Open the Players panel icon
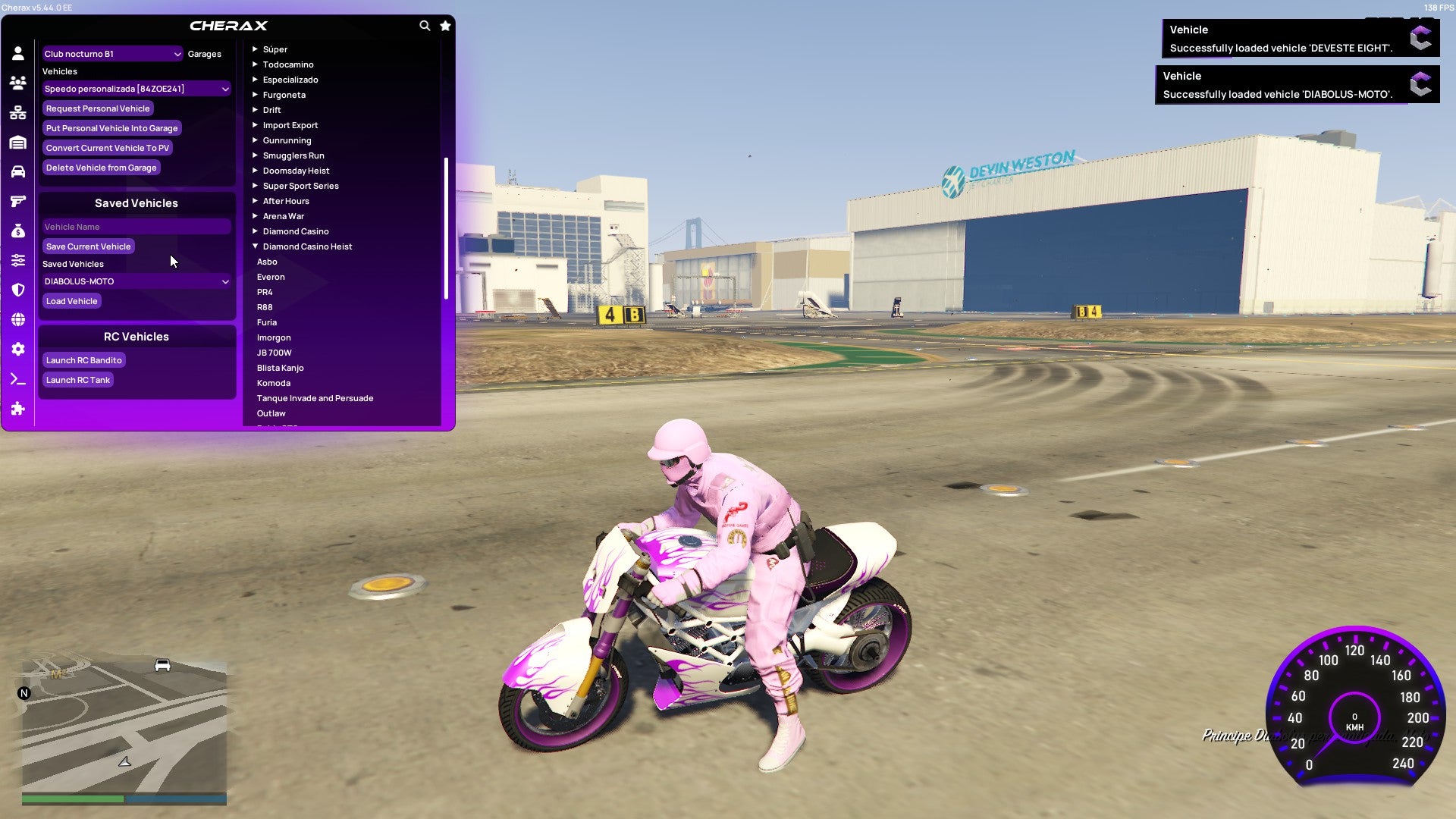 click(x=17, y=82)
